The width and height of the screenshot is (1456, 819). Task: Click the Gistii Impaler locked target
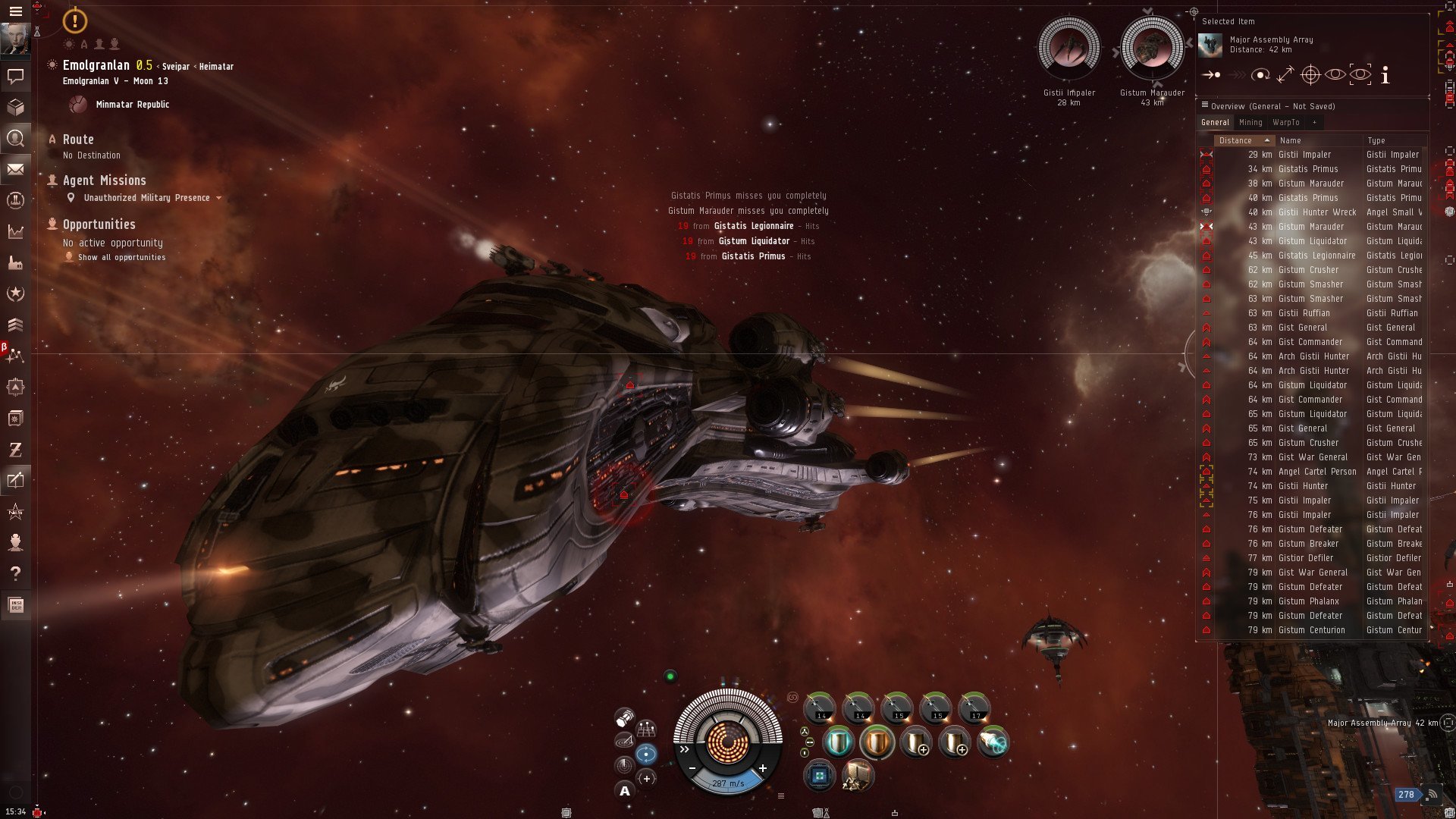coord(1068,49)
